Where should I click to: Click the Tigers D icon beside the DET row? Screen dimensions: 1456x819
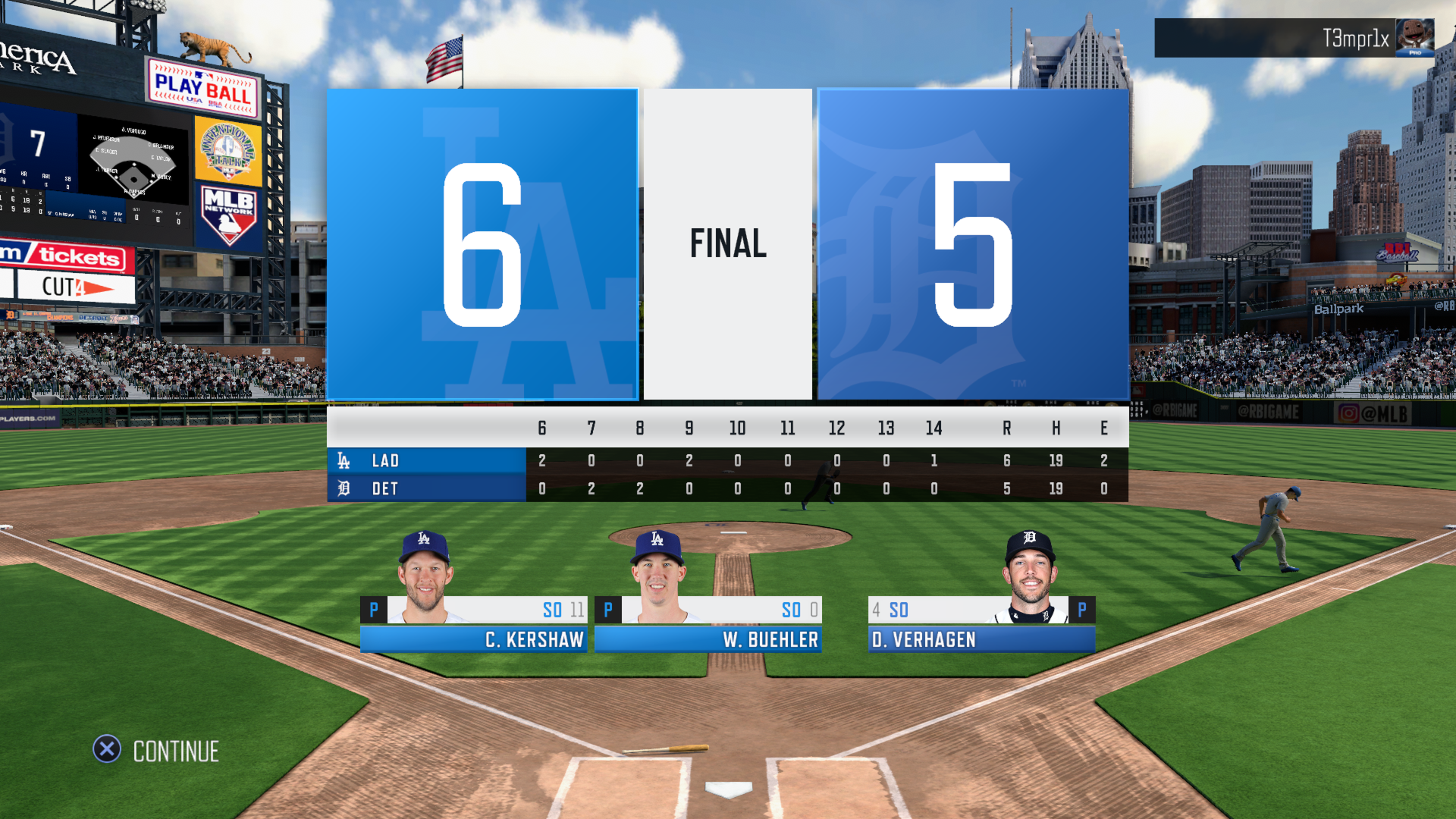coord(345,488)
